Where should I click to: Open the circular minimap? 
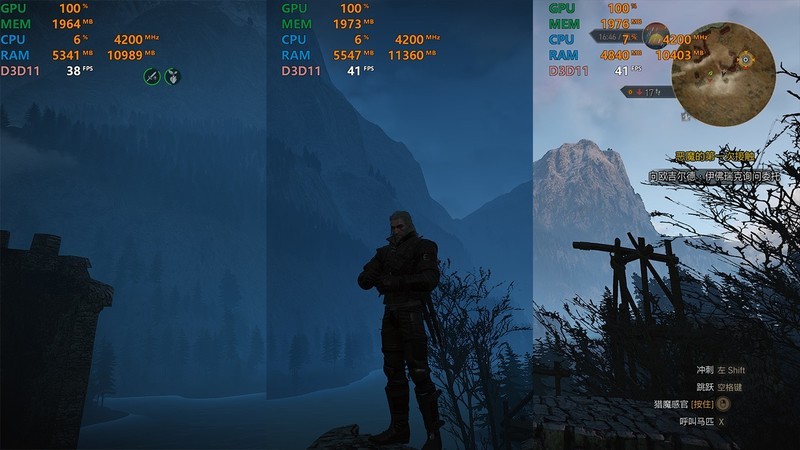[x=724, y=71]
